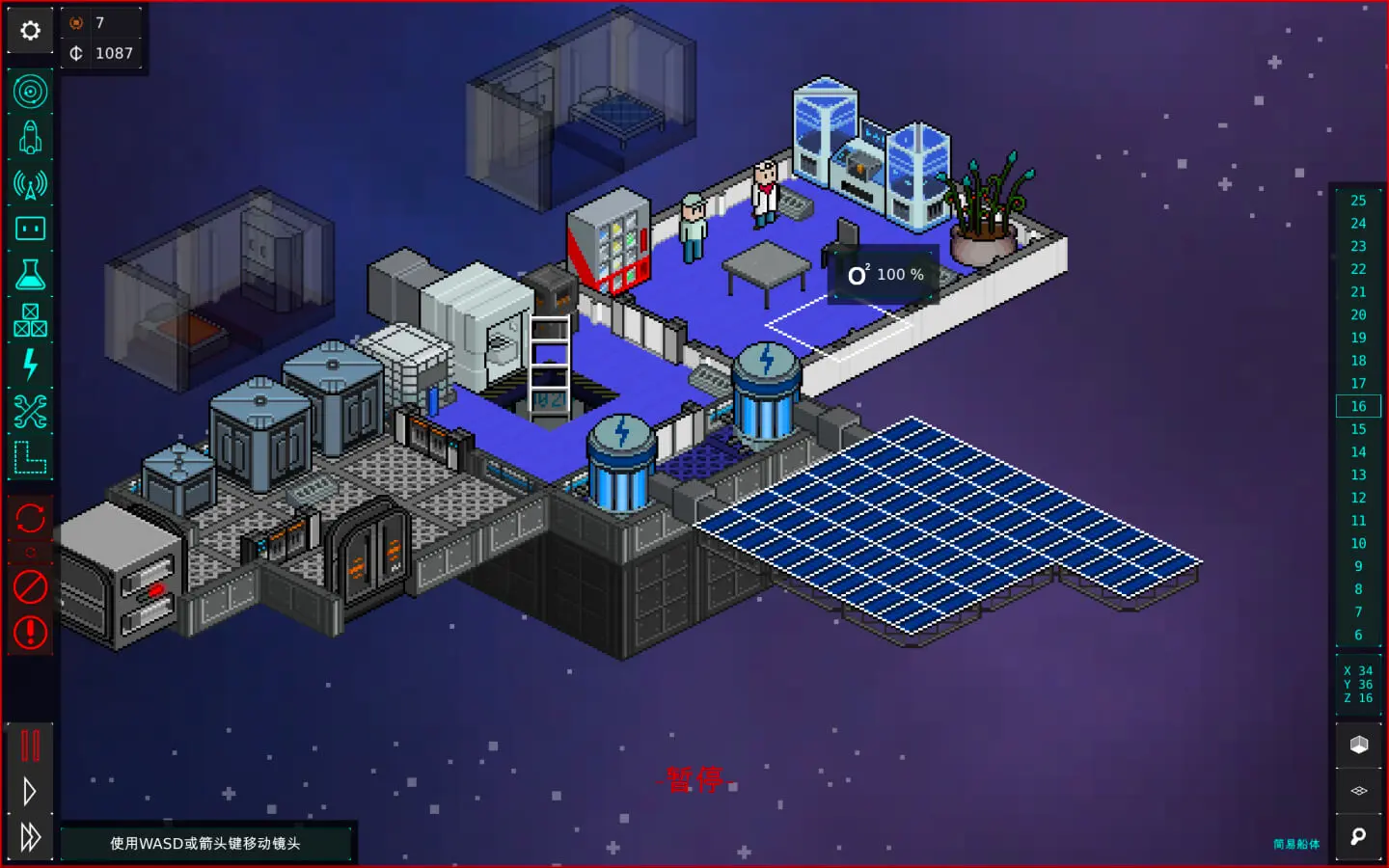Toggle the flat grid view mode

tap(1359, 790)
